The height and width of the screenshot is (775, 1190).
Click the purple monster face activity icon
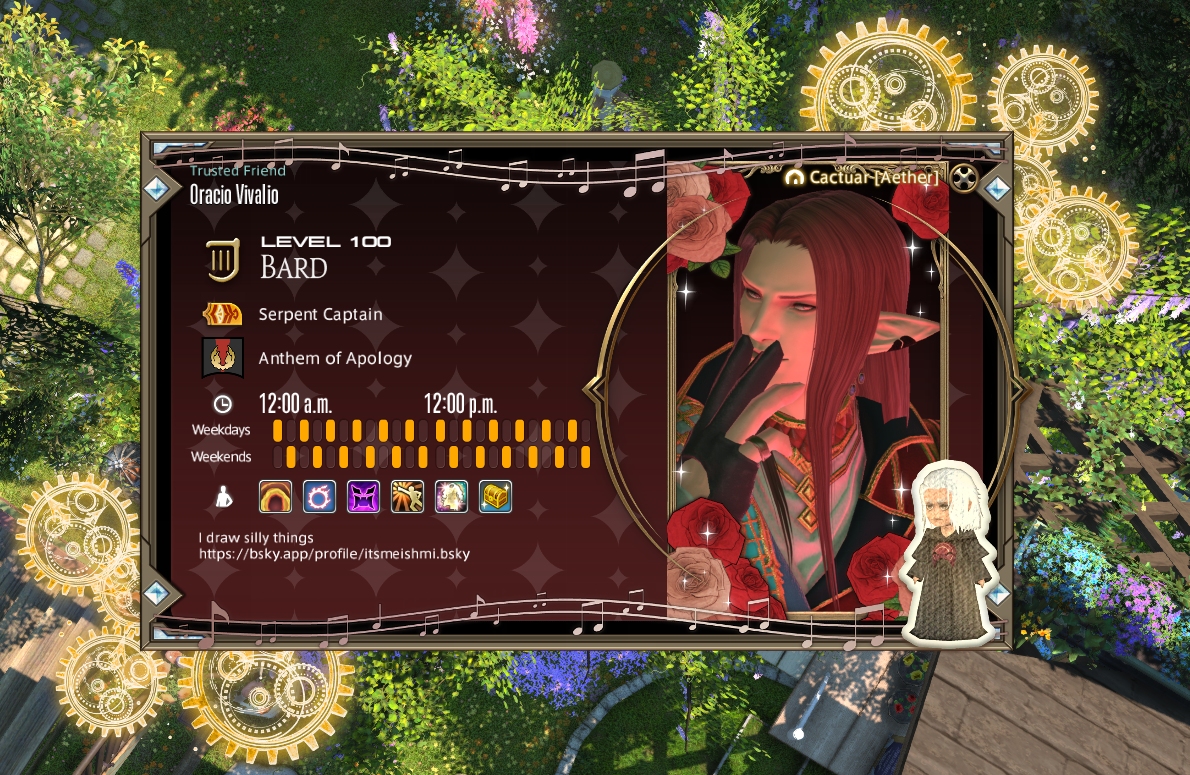[363, 496]
